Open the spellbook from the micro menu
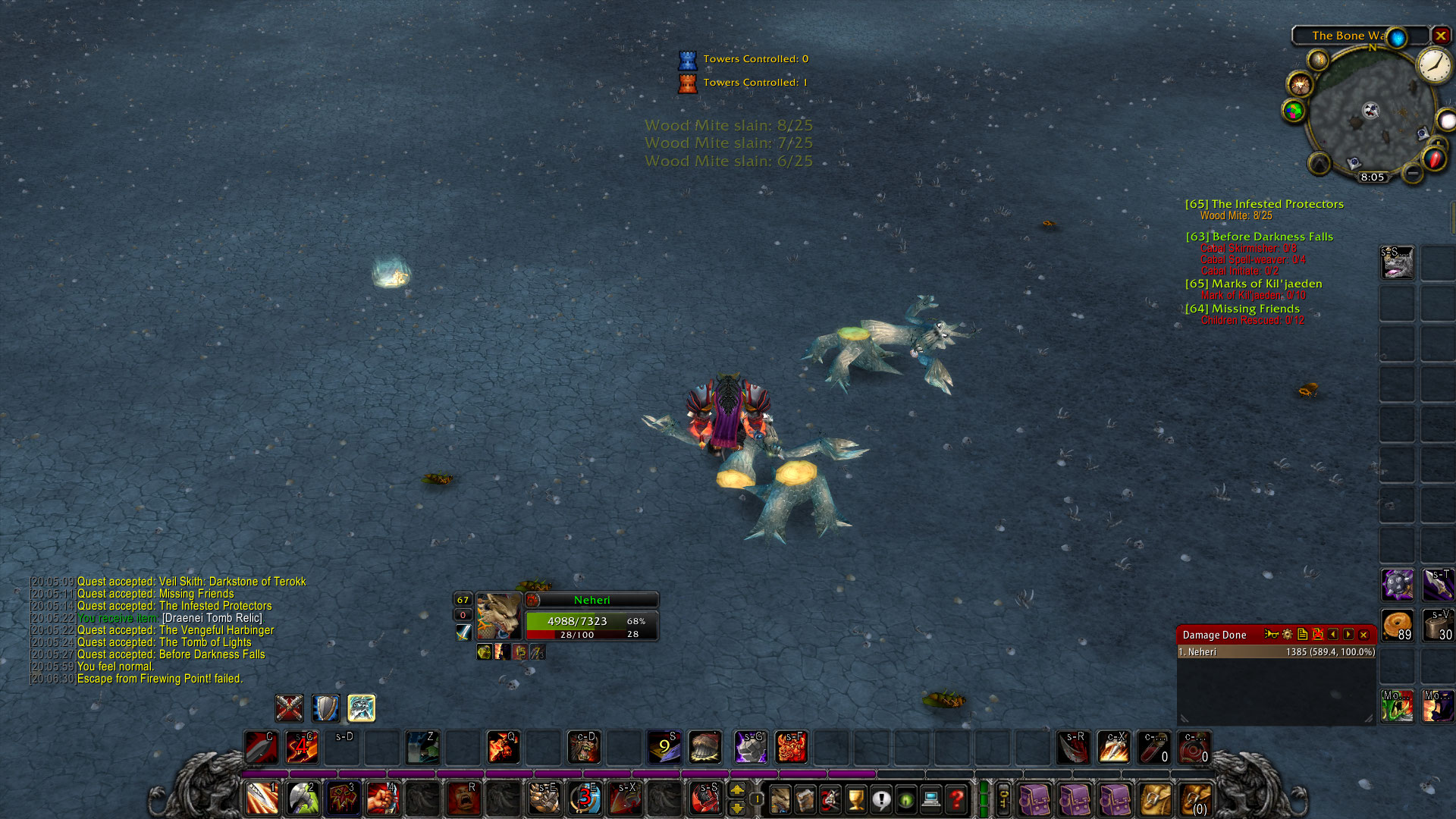The image size is (1456, 819). (805, 799)
